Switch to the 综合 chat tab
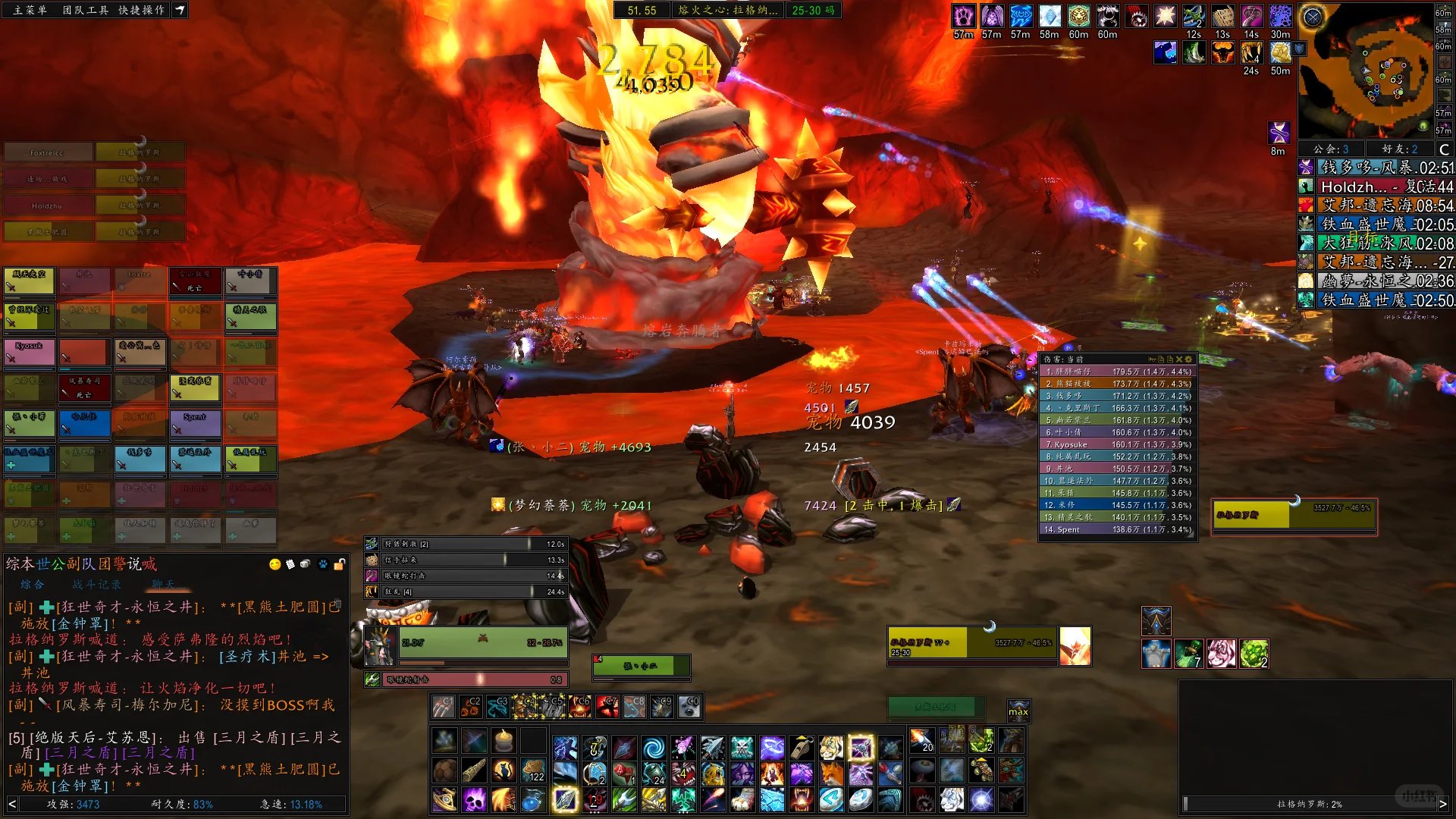The width and height of the screenshot is (1456, 819). click(33, 585)
